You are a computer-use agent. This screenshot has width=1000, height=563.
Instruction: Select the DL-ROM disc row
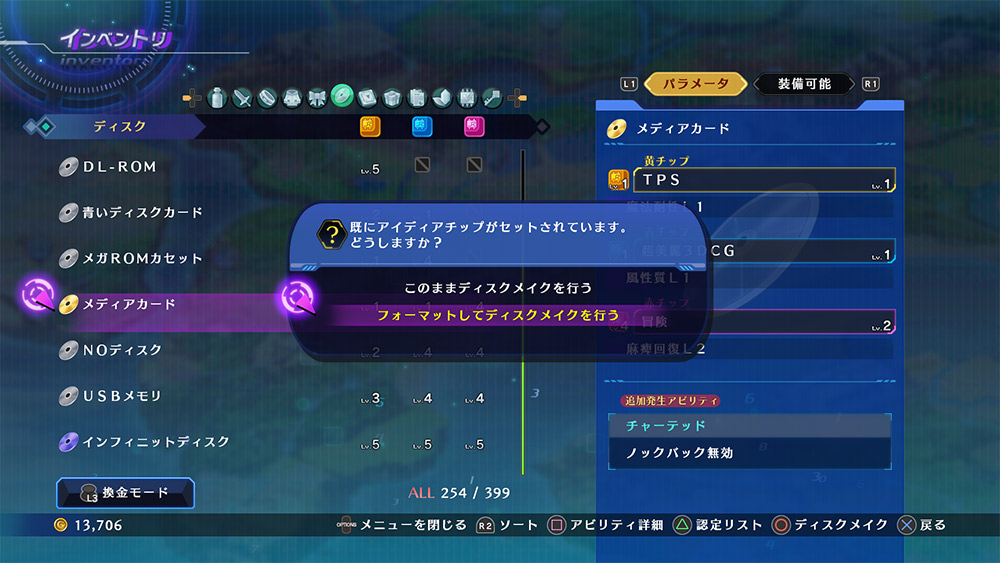(119, 167)
